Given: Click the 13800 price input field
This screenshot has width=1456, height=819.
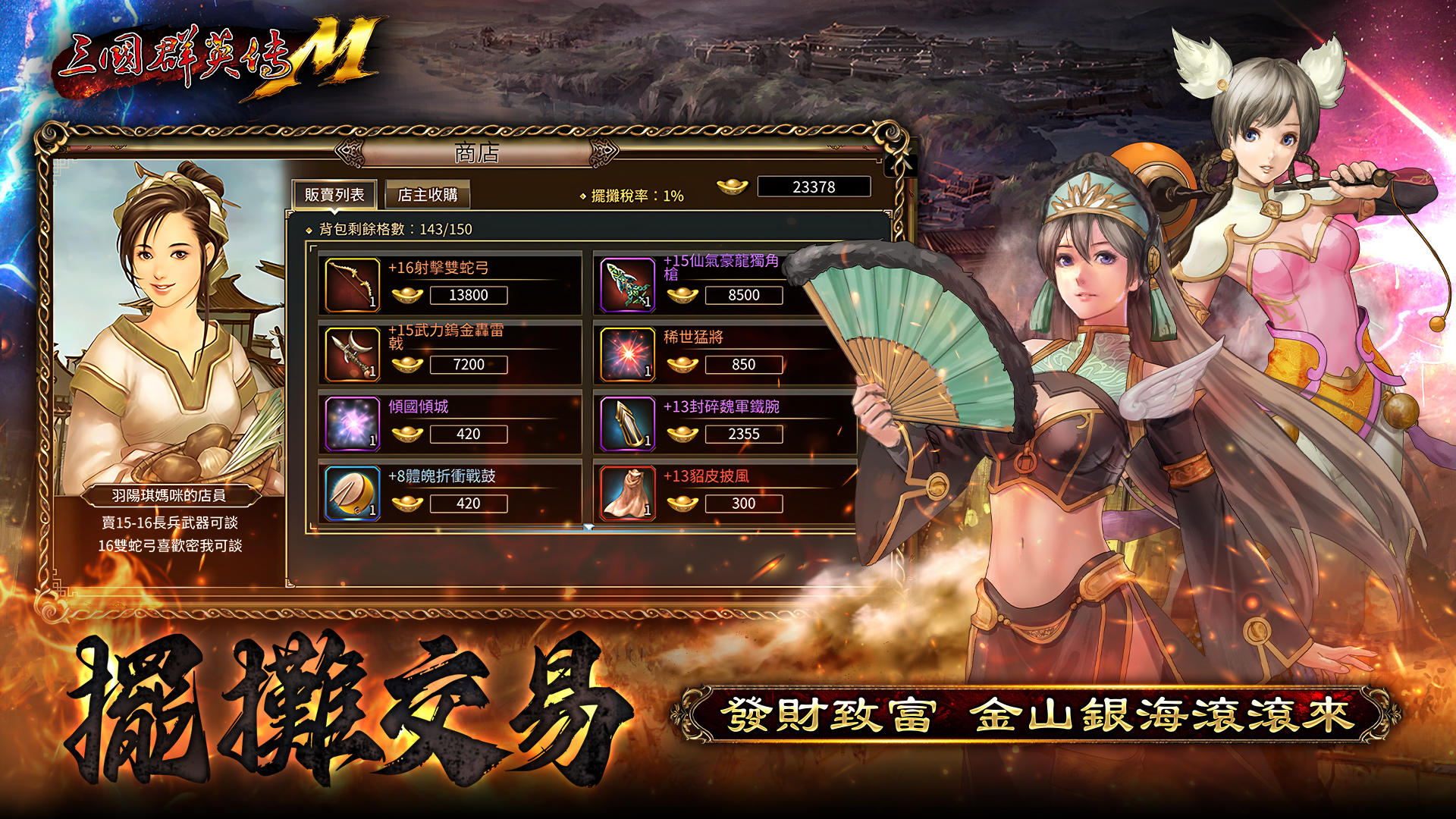Looking at the screenshot, I should (x=467, y=295).
